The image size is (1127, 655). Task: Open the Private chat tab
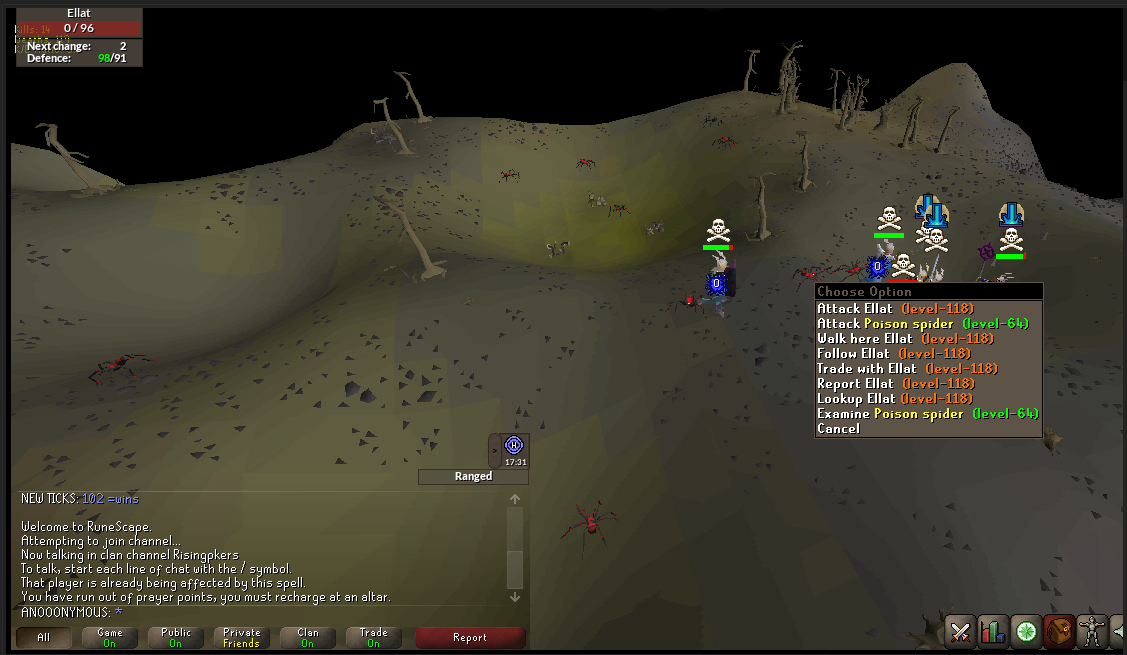tap(242, 637)
